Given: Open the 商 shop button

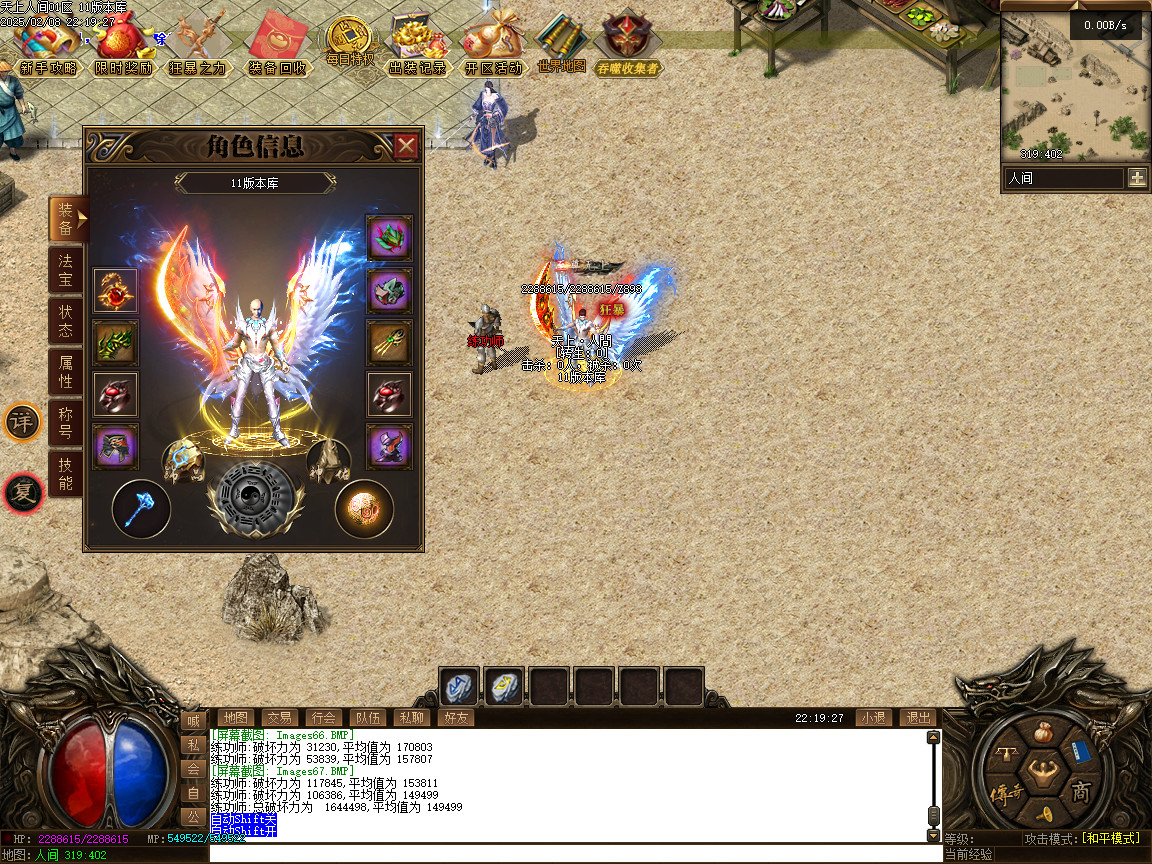Looking at the screenshot, I should pyautogui.click(x=1081, y=792).
